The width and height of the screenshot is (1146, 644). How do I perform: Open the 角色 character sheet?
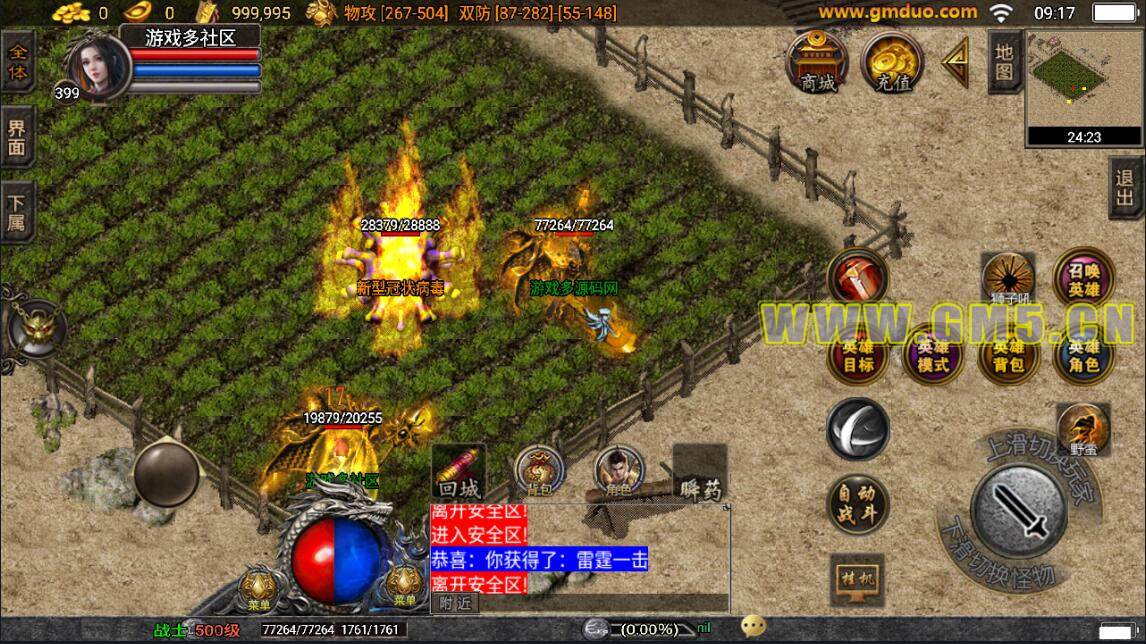[619, 472]
